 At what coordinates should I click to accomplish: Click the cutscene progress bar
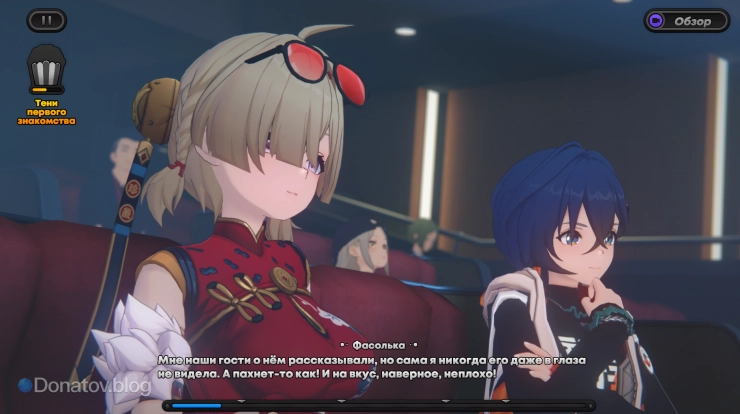370,406
